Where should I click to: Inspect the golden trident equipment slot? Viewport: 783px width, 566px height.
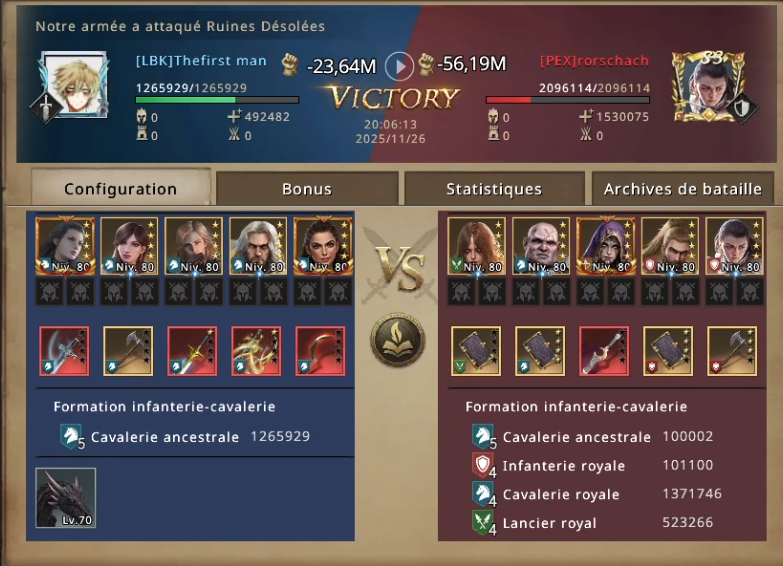pos(257,351)
